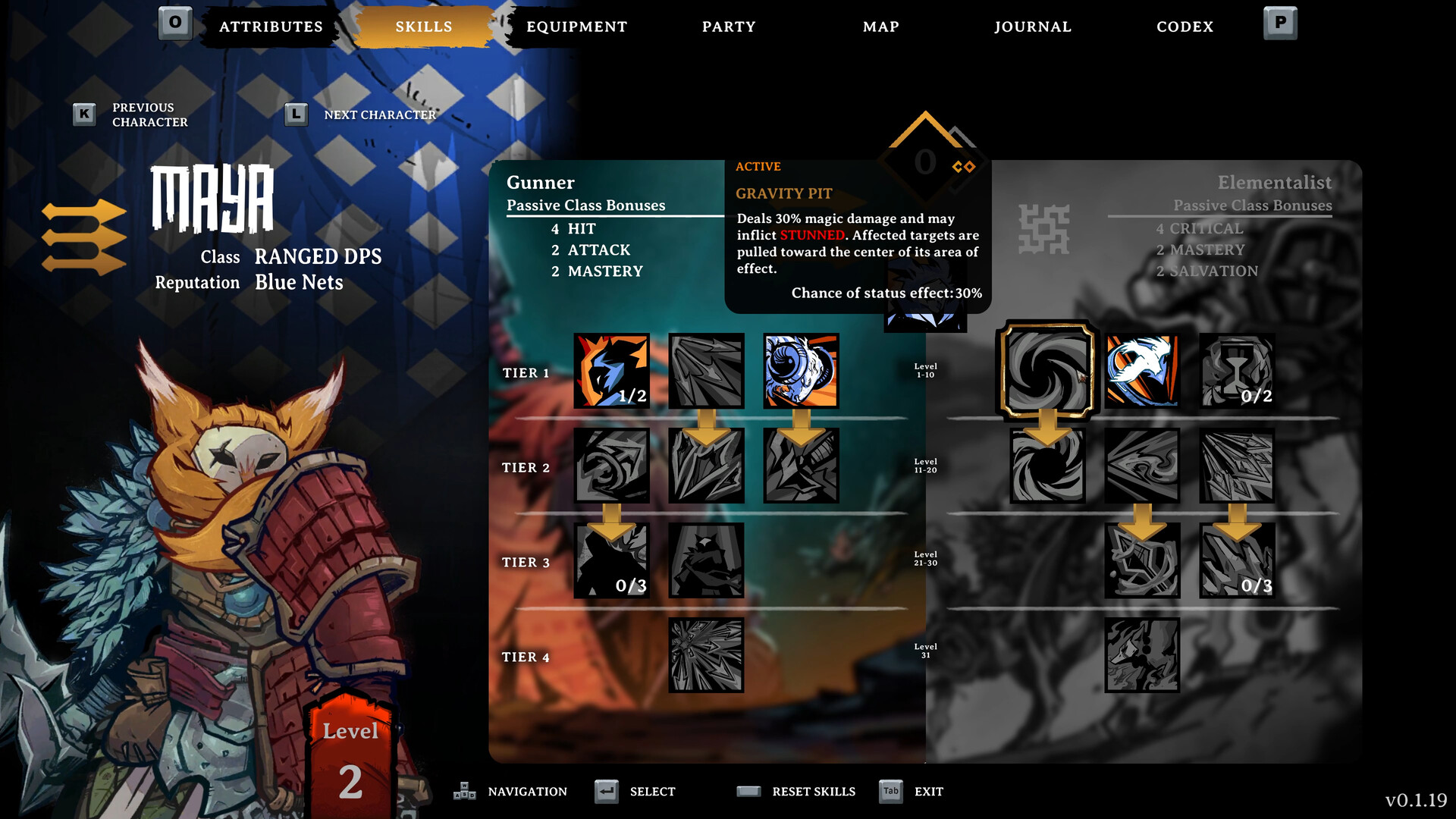Select the white bird Elementalist skill
This screenshot has height=819, width=1456.
pyautogui.click(x=1142, y=371)
